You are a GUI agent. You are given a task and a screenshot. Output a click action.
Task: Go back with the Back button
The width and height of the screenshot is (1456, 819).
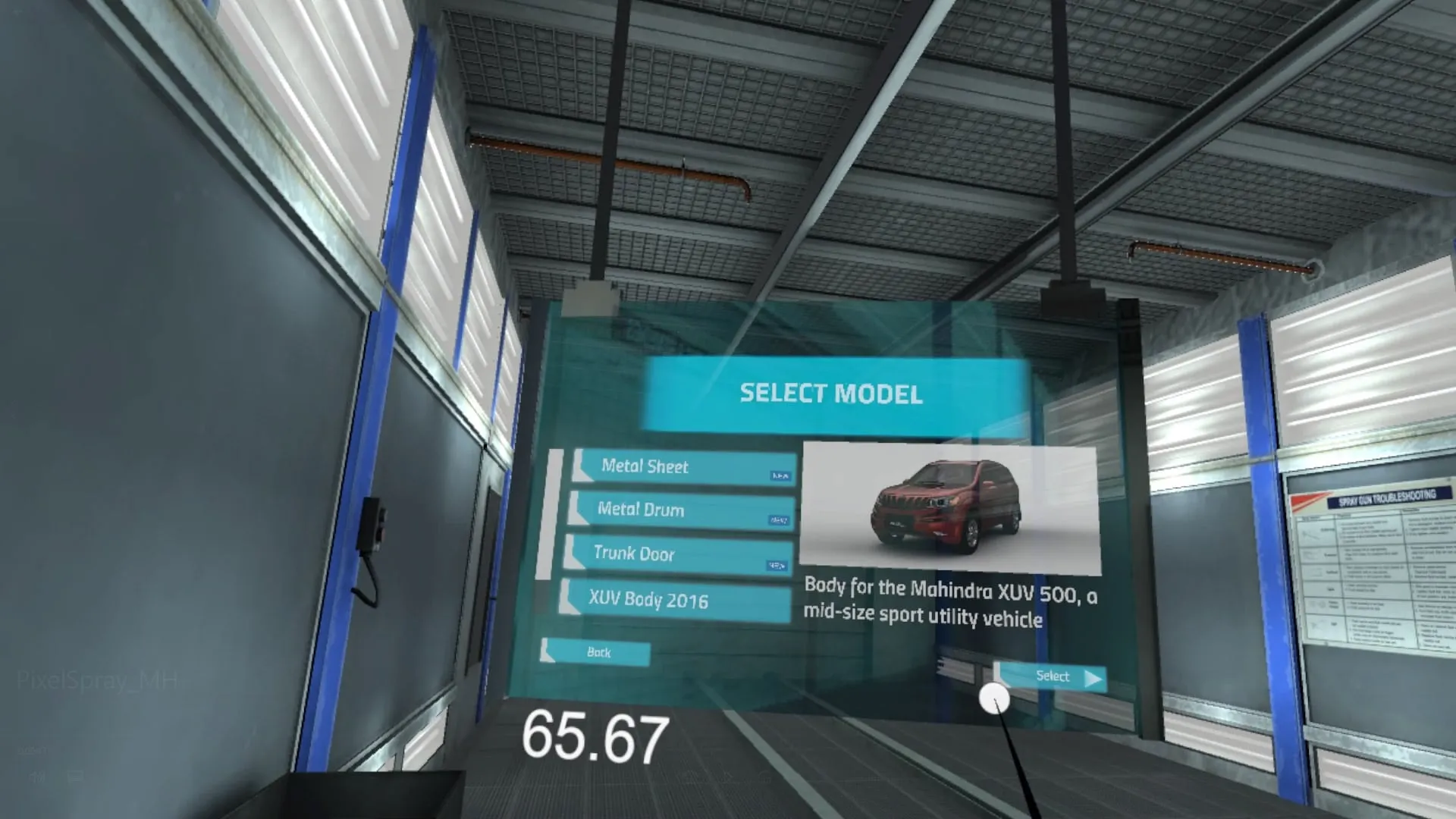pyautogui.click(x=597, y=652)
